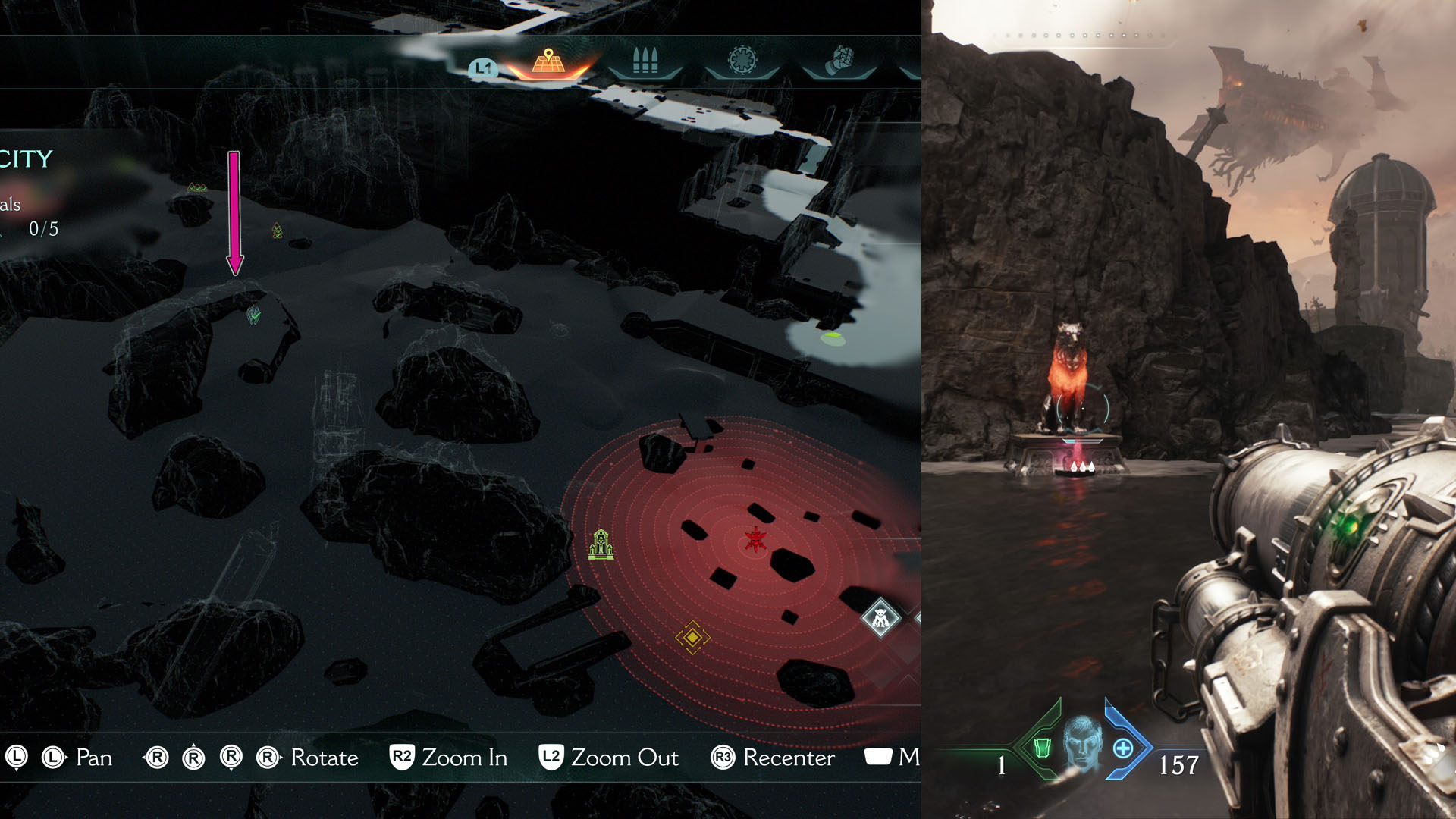
Task: Open the Praetor fist icon on top bar
Action: click(840, 61)
